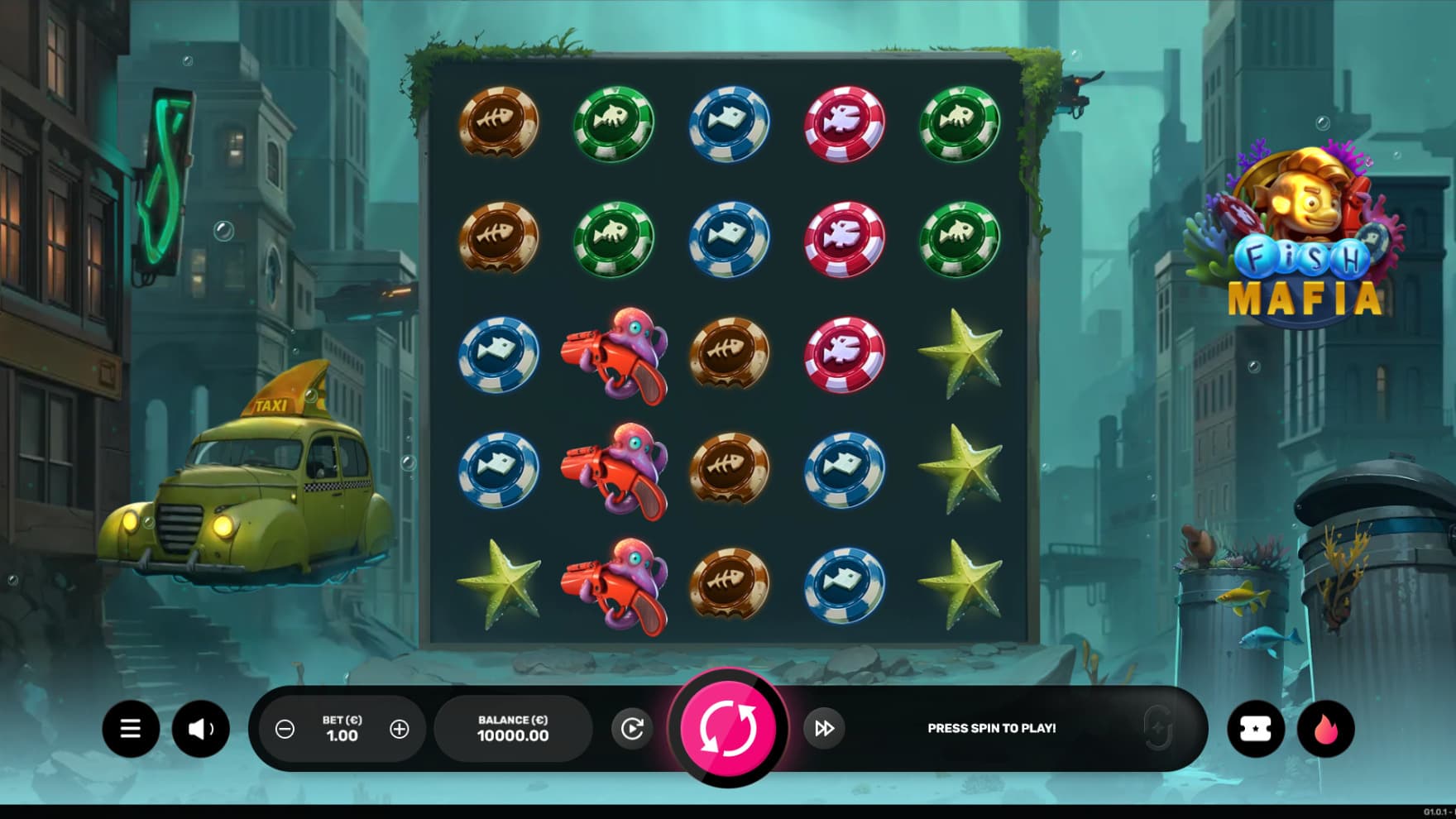Toggle the sound speaker button
This screenshot has width=1456, height=819.
[200, 729]
